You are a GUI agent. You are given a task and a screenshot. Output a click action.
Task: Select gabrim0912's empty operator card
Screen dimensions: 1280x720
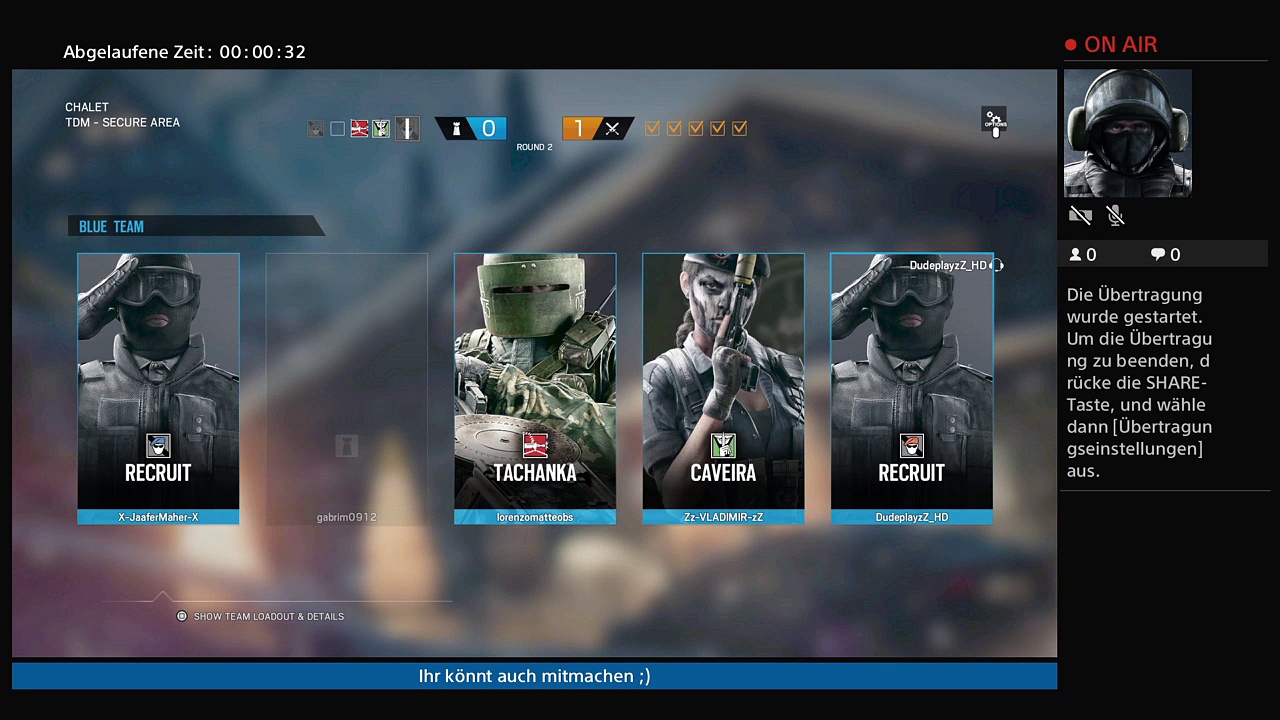346,388
